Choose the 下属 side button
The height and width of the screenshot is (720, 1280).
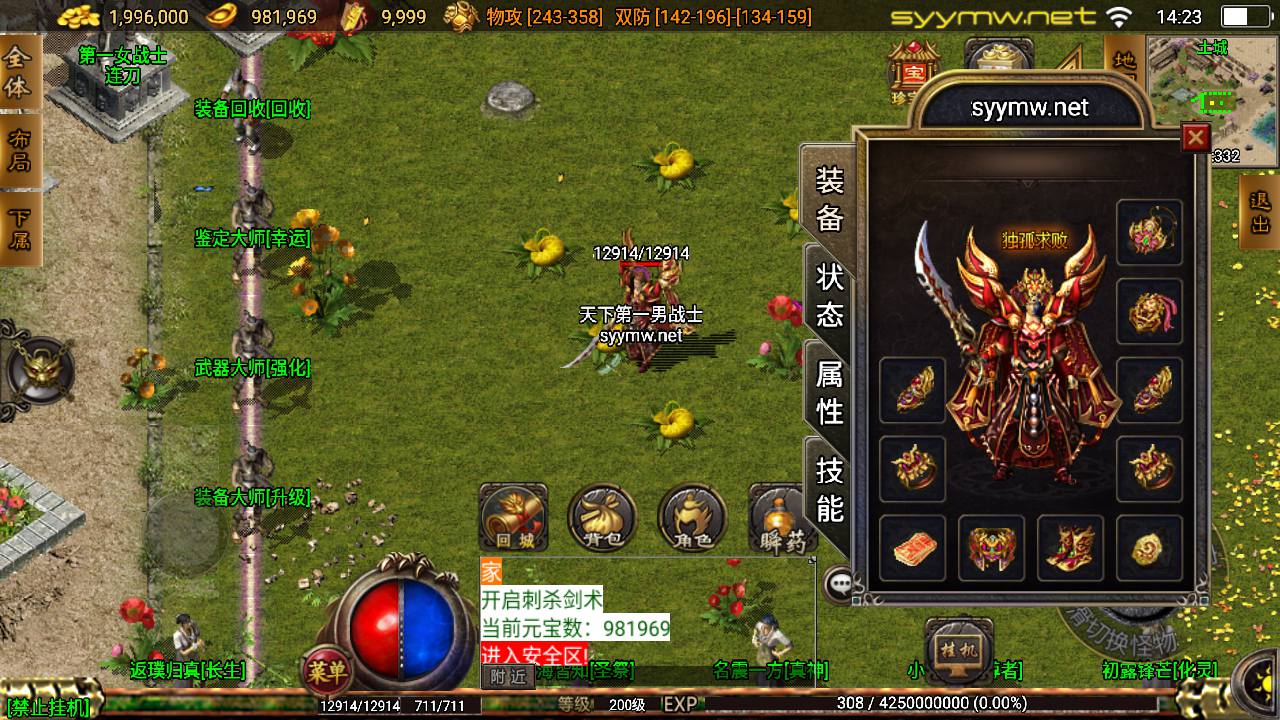[19, 229]
